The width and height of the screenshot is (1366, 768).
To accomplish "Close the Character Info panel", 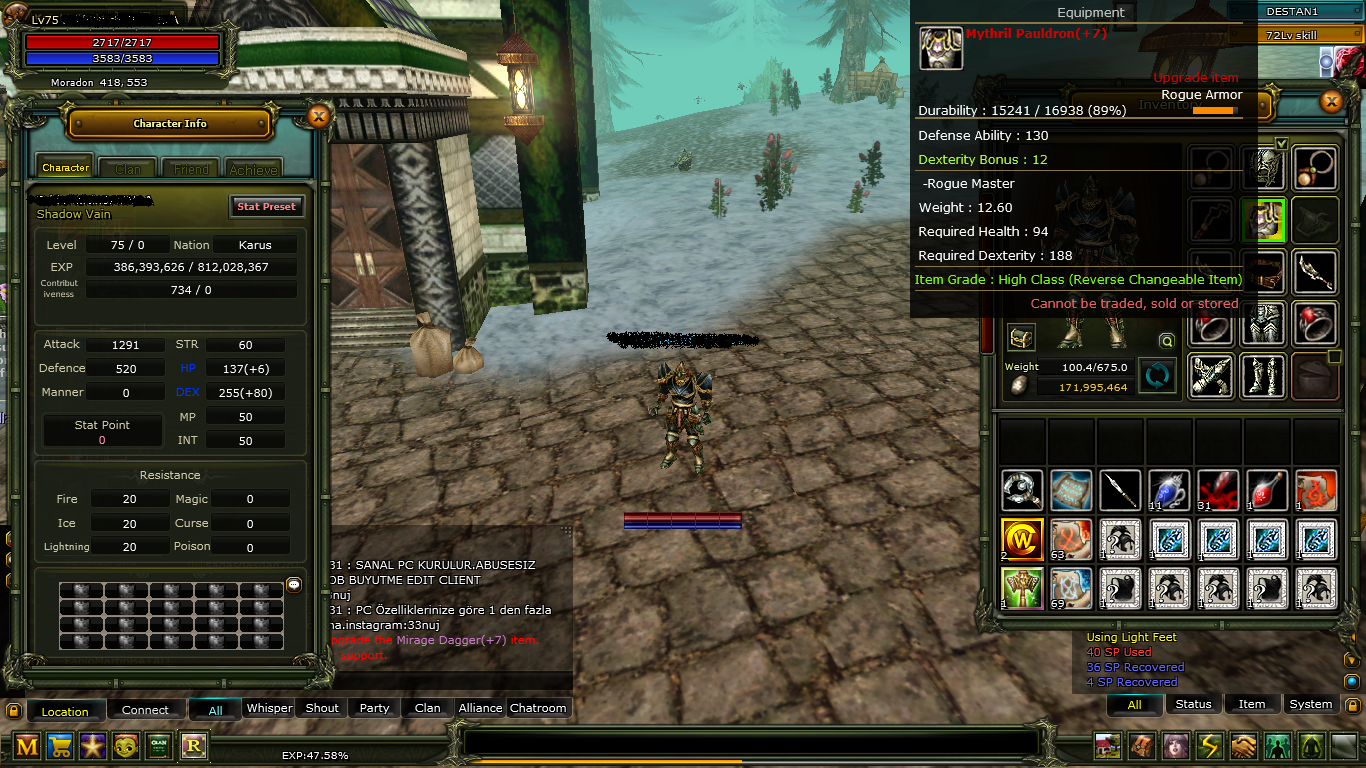I will [x=318, y=117].
